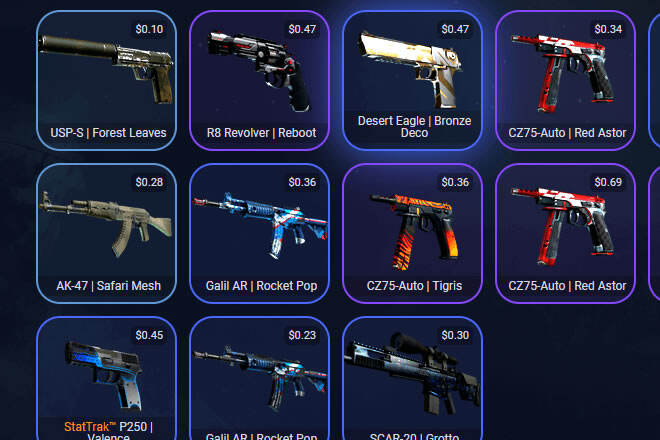The image size is (660, 440).
Task: Choose the $0.36 Galil AR Rocket Pop
Action: (x=259, y=233)
